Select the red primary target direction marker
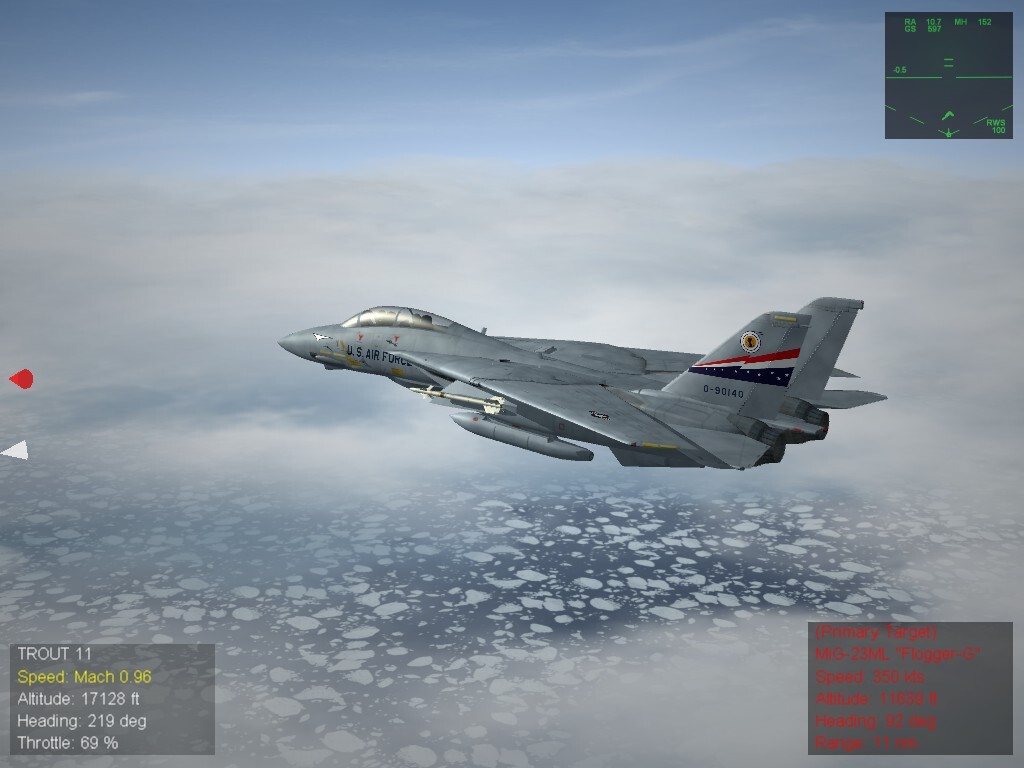 [x=21, y=379]
